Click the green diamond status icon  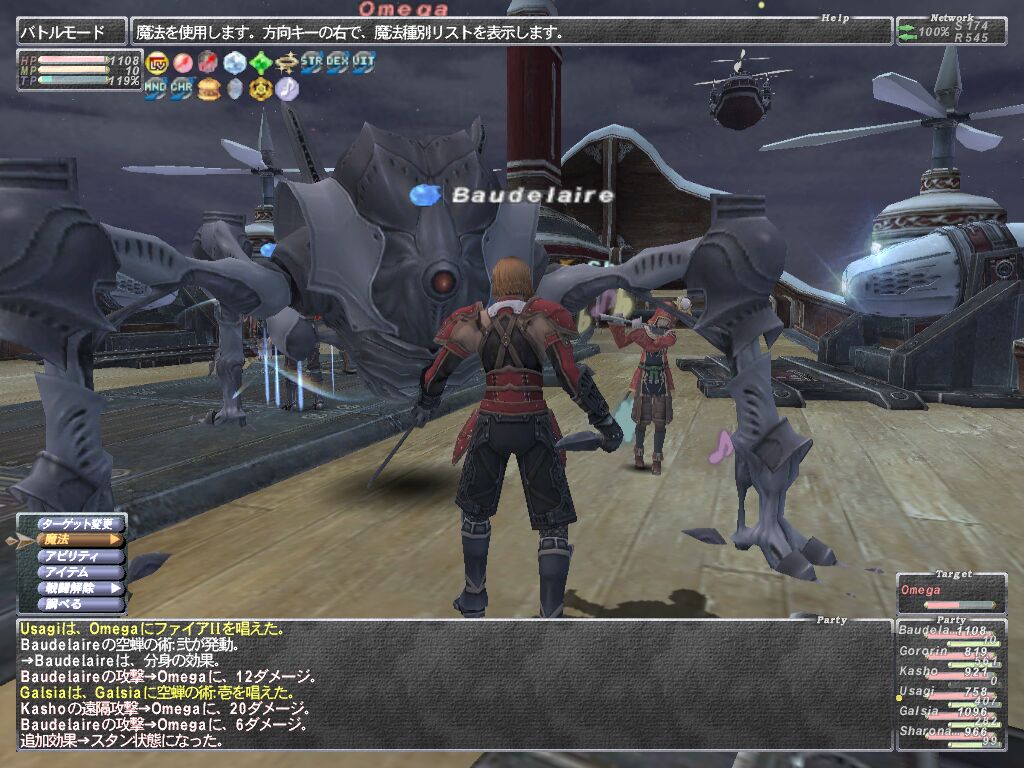[x=261, y=62]
